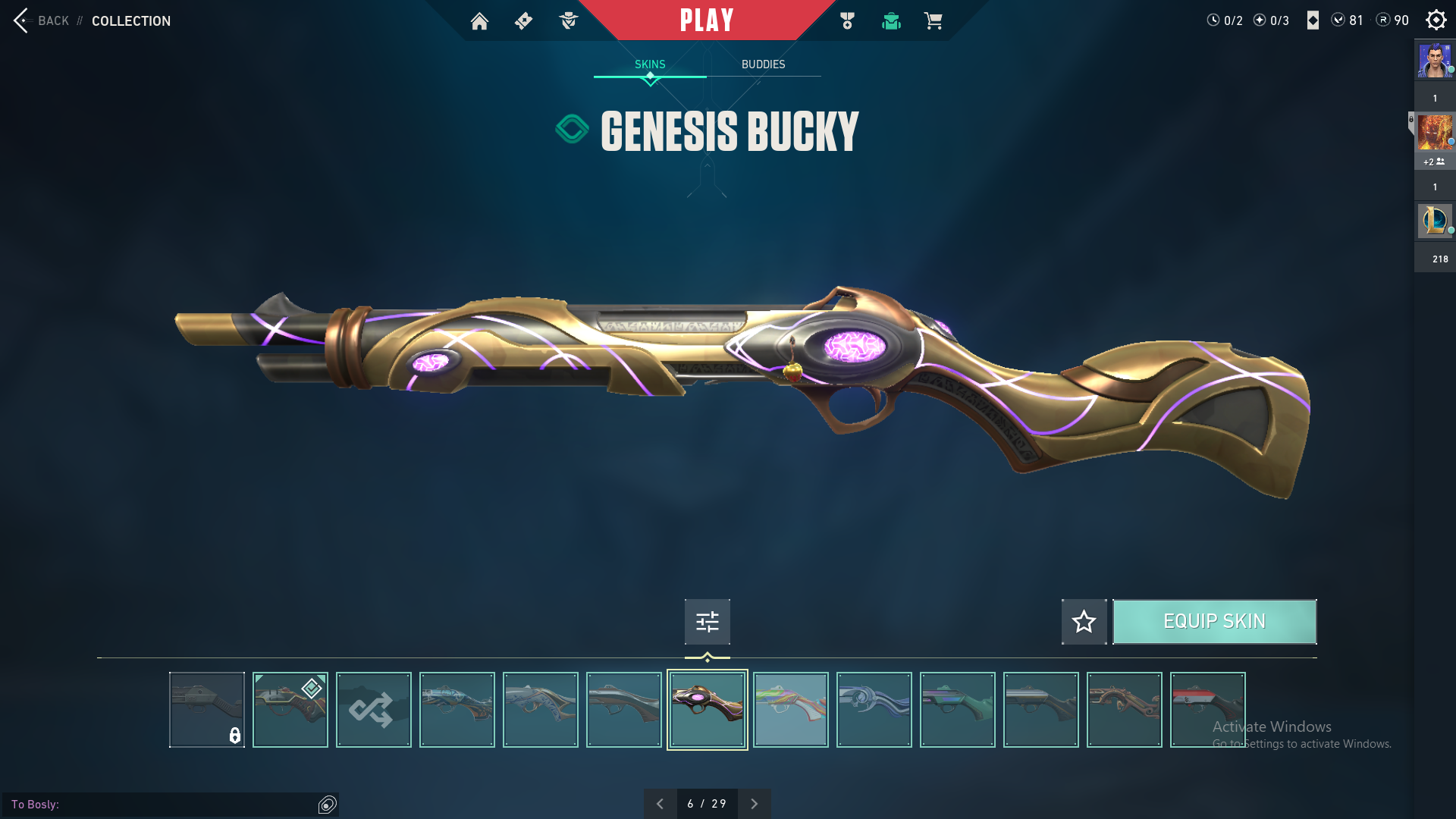
Task: Pick the green and purple Bucky skin
Action: pos(957,710)
